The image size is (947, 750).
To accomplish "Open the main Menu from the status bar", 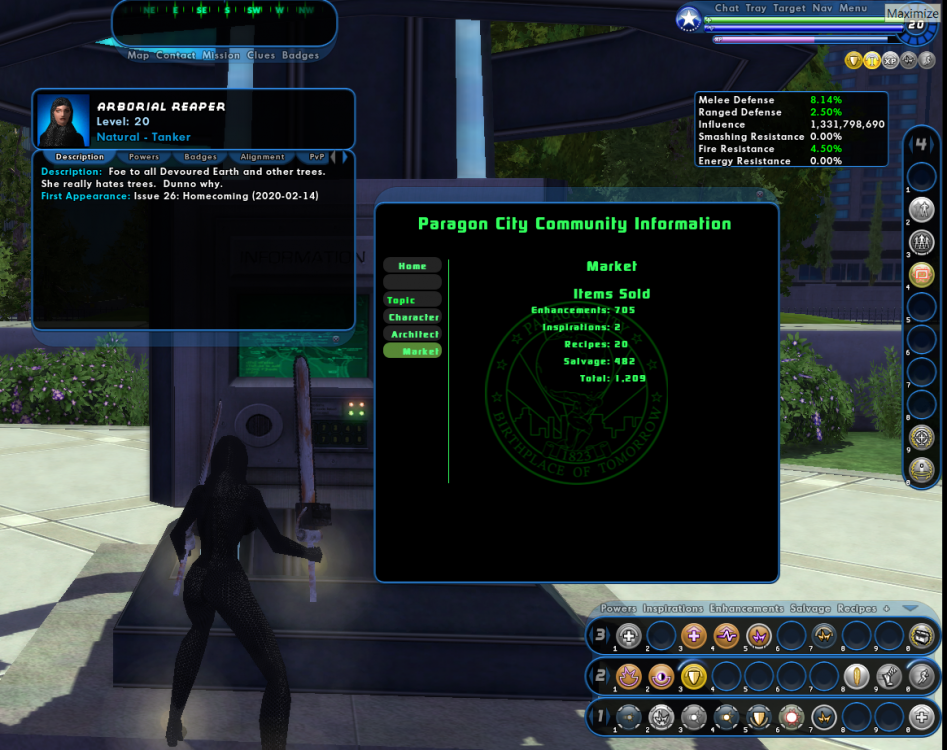I will (853, 8).
